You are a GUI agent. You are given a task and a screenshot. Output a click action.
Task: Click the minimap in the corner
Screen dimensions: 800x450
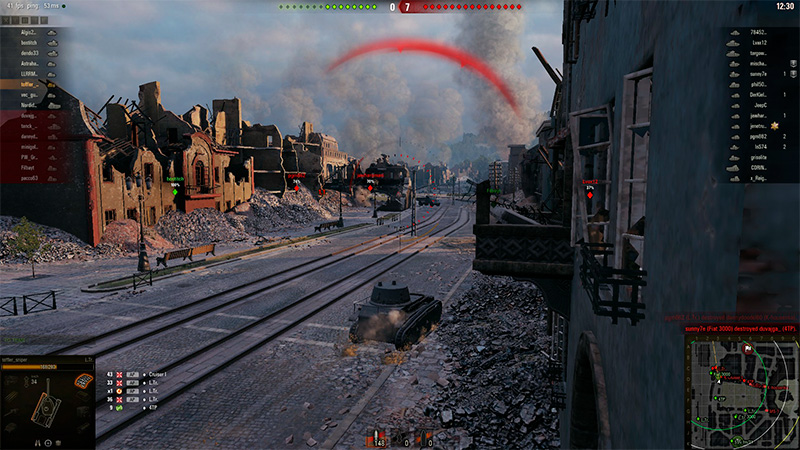click(741, 390)
